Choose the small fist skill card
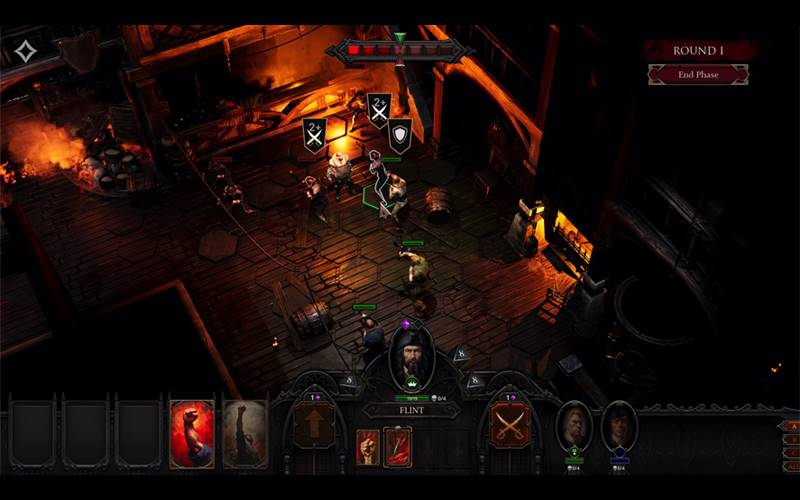Viewport: 800px width, 500px height. point(368,446)
